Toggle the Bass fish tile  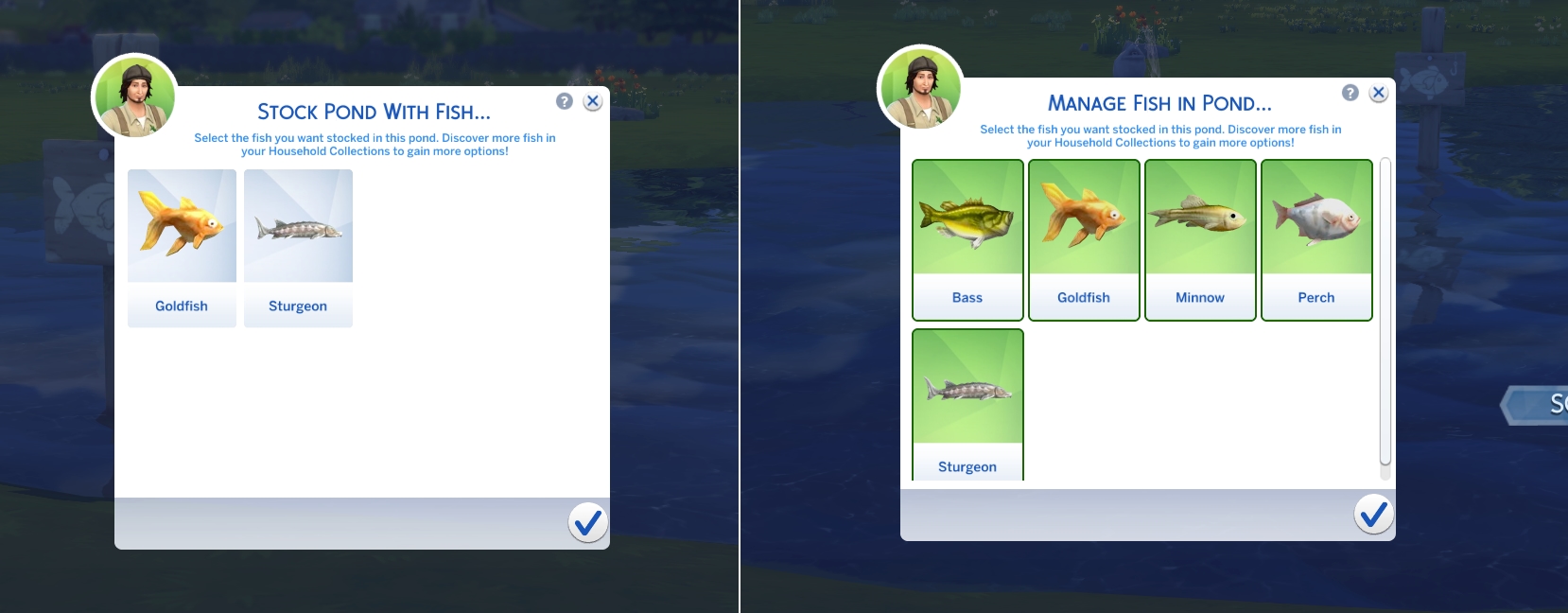click(967, 240)
